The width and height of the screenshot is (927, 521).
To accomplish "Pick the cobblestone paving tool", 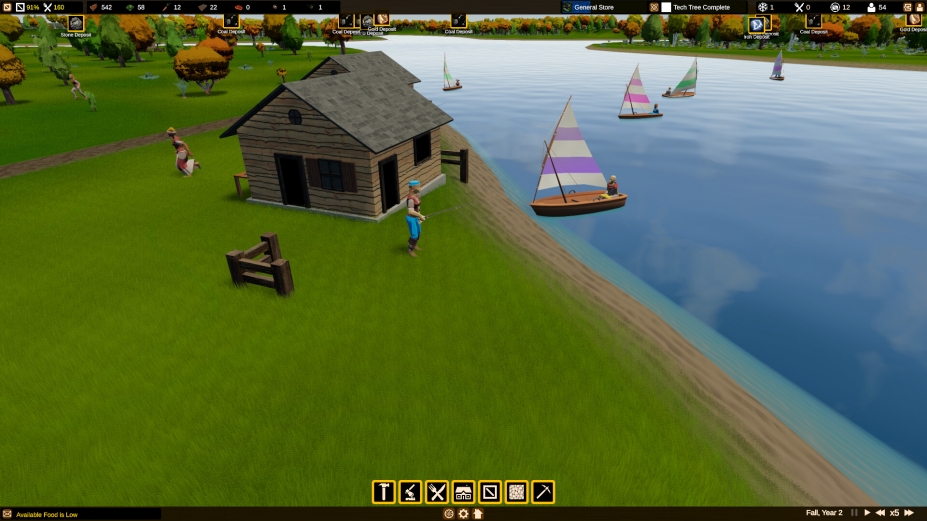I will coord(516,492).
